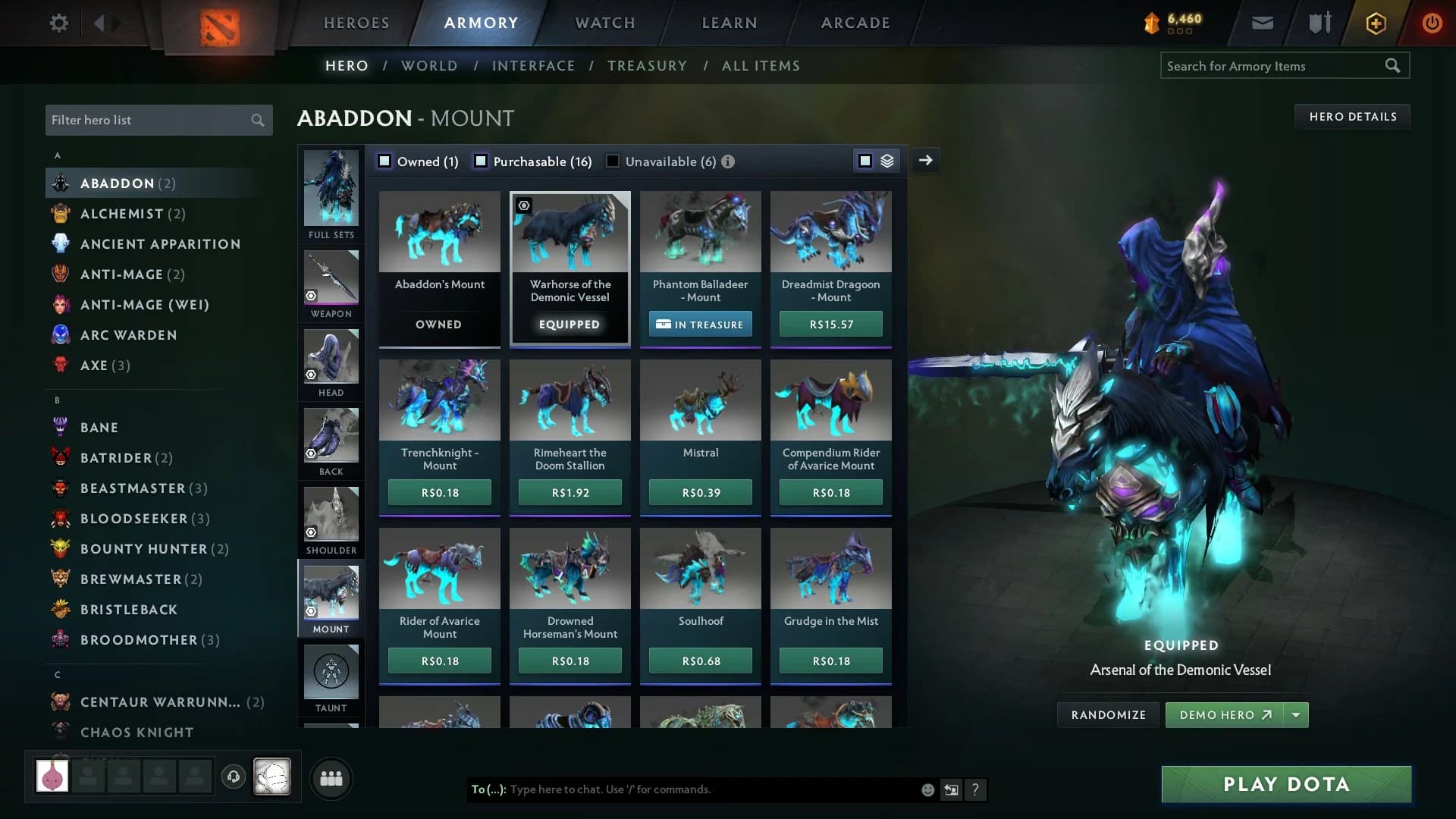Buy Dreadmist Dragoon Mount for R$15.57
The height and width of the screenshot is (819, 1456).
[x=831, y=325]
